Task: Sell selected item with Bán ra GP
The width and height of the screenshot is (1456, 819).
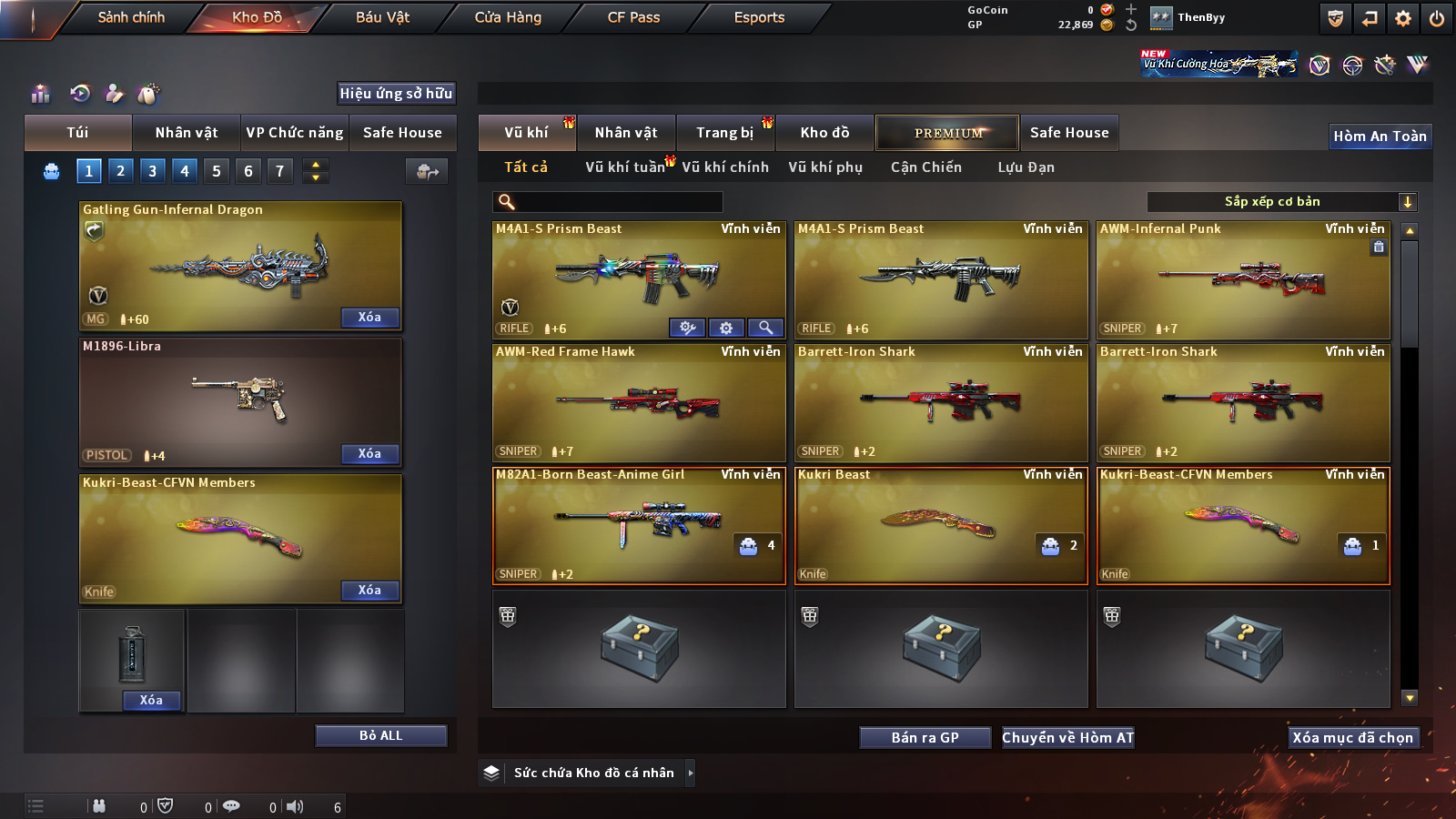Action: [x=925, y=738]
